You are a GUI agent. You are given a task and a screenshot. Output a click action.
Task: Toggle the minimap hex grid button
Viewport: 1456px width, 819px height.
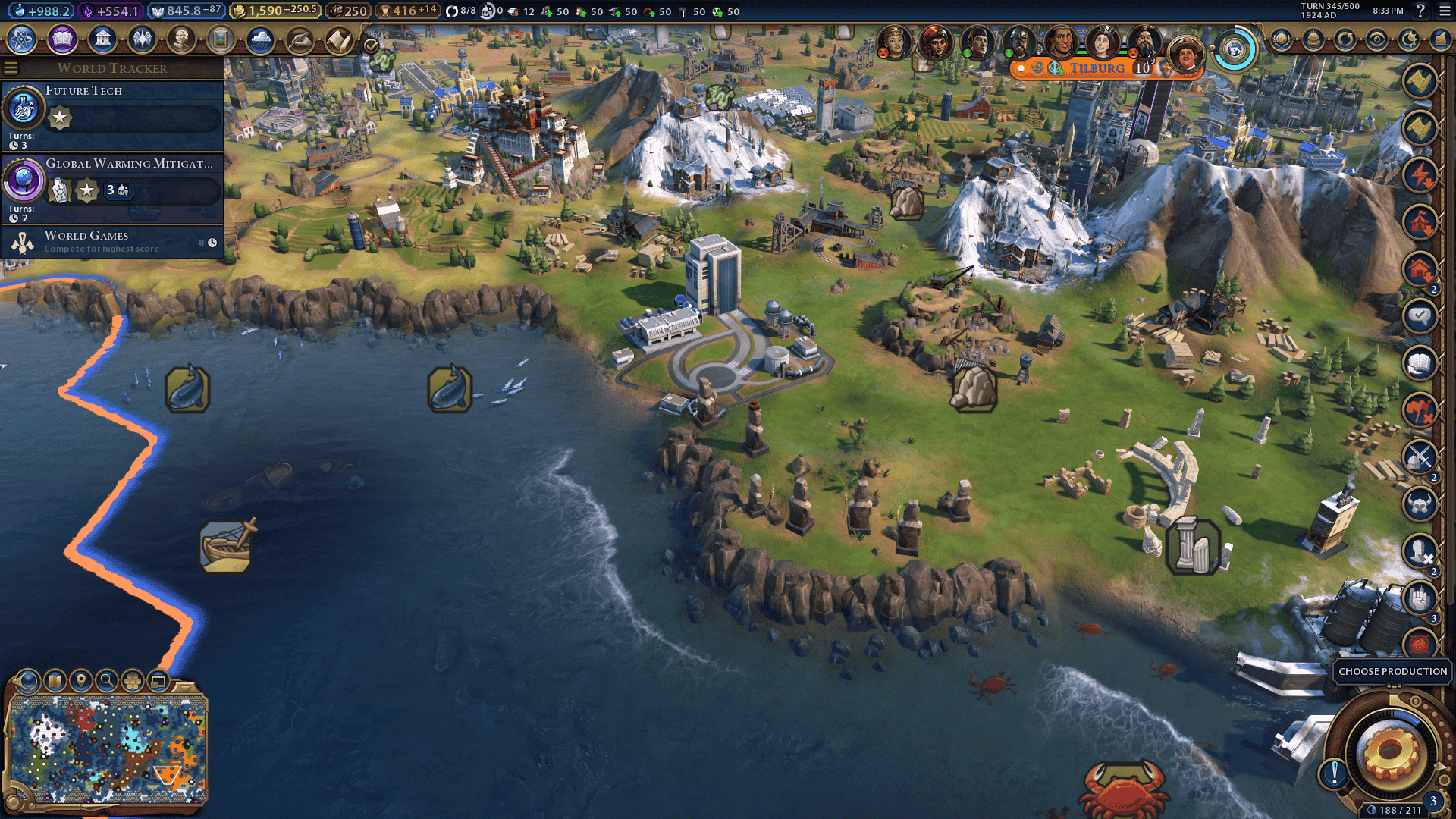[133, 681]
